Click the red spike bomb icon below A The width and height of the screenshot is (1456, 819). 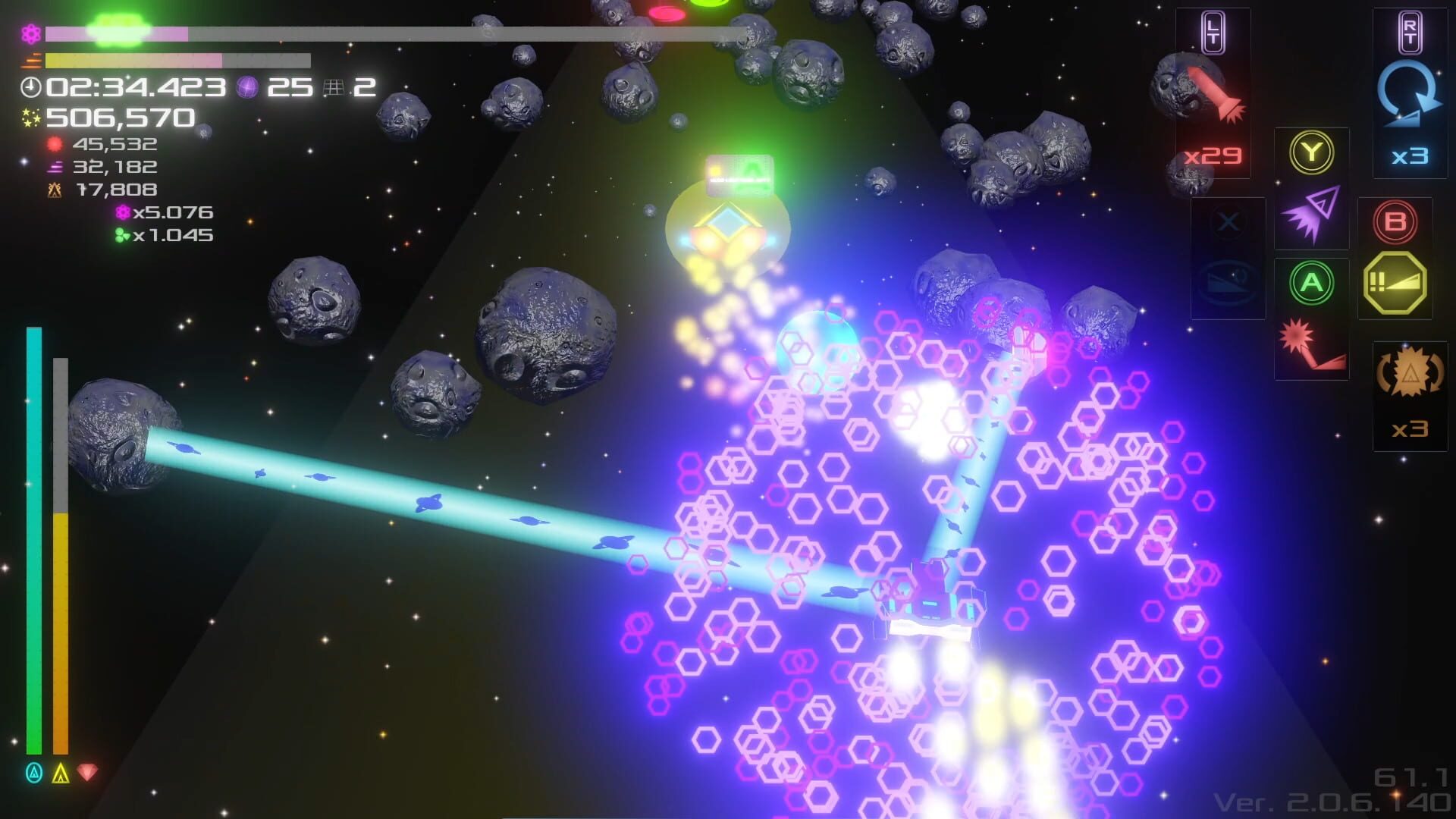click(1311, 344)
